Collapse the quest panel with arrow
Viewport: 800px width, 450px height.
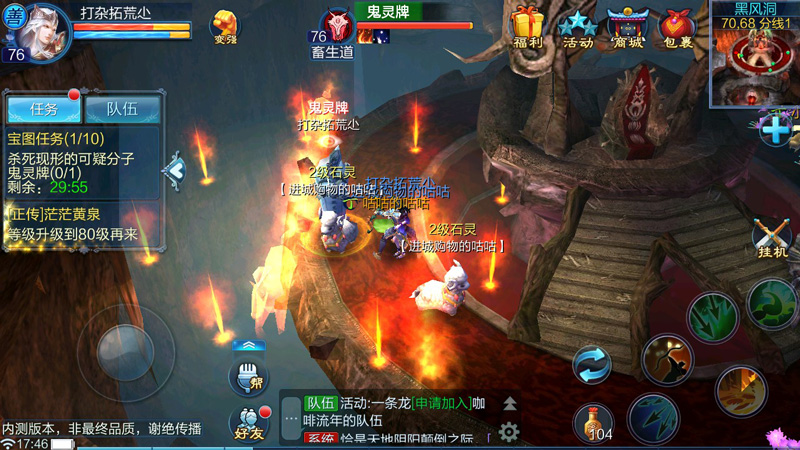pos(175,171)
